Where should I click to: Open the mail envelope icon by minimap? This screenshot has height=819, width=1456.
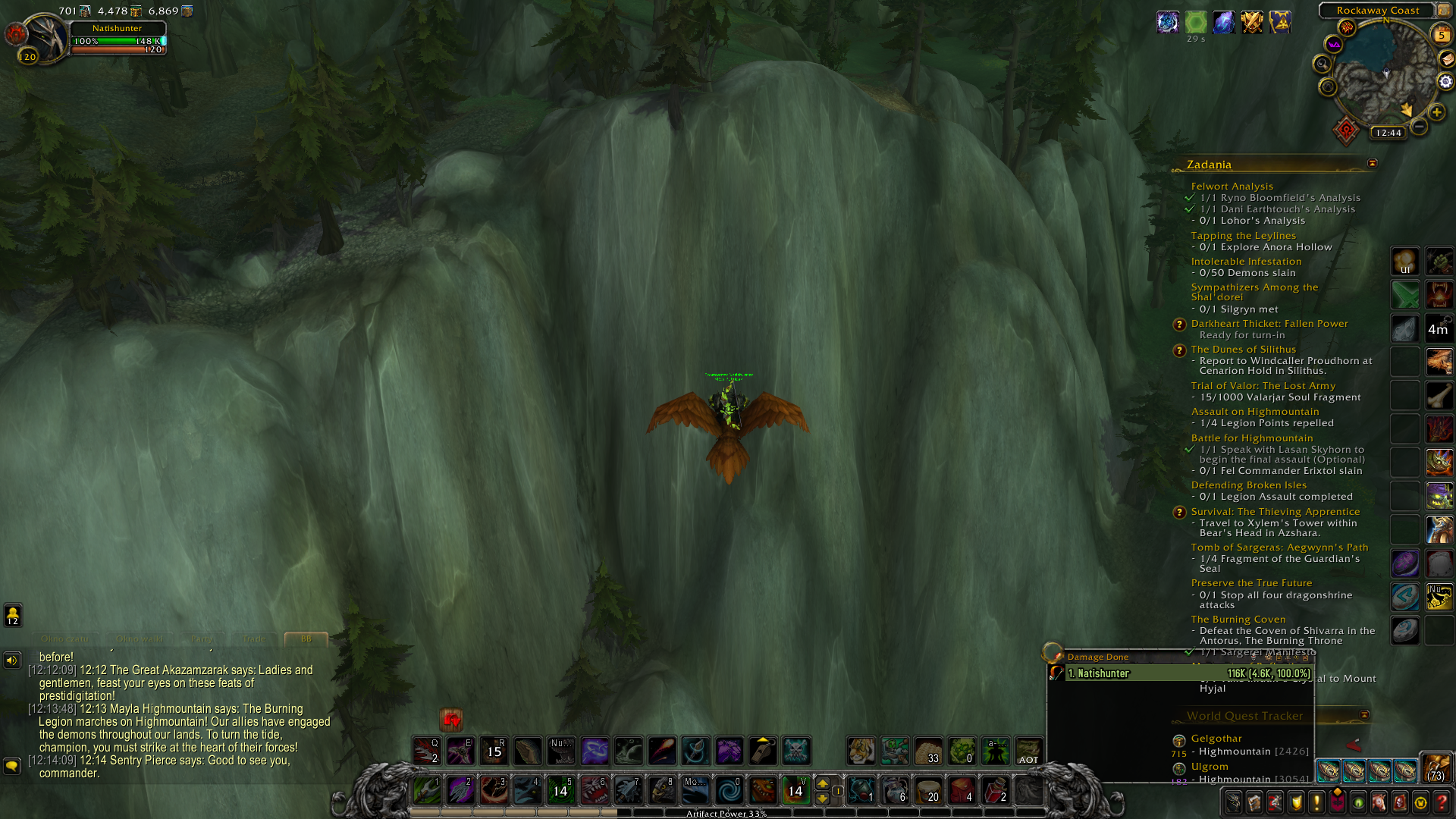click(1447, 59)
